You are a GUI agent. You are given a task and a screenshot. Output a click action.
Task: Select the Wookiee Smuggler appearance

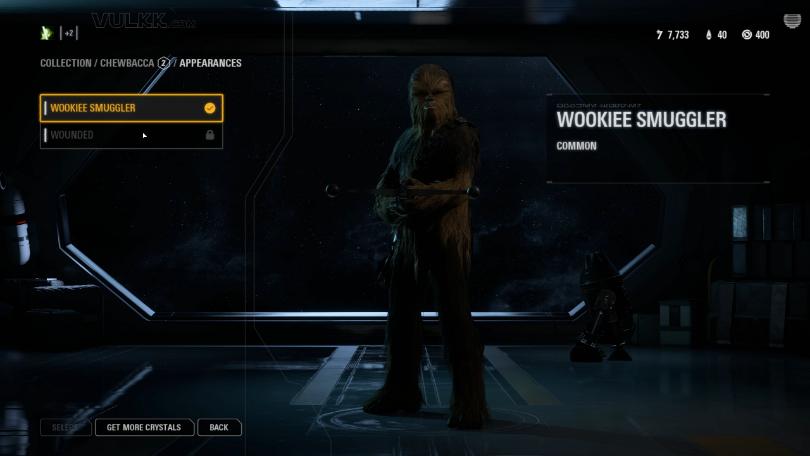[130, 108]
